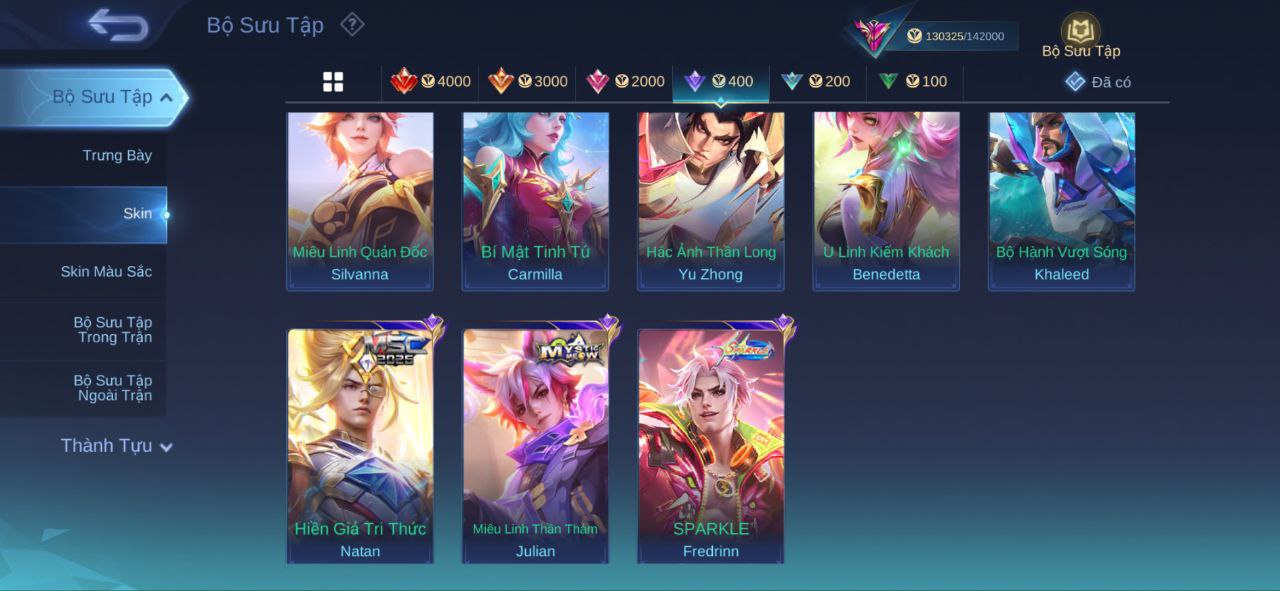Select Skin Màu Sắc in sidebar
The width and height of the screenshot is (1280, 591).
coord(106,272)
